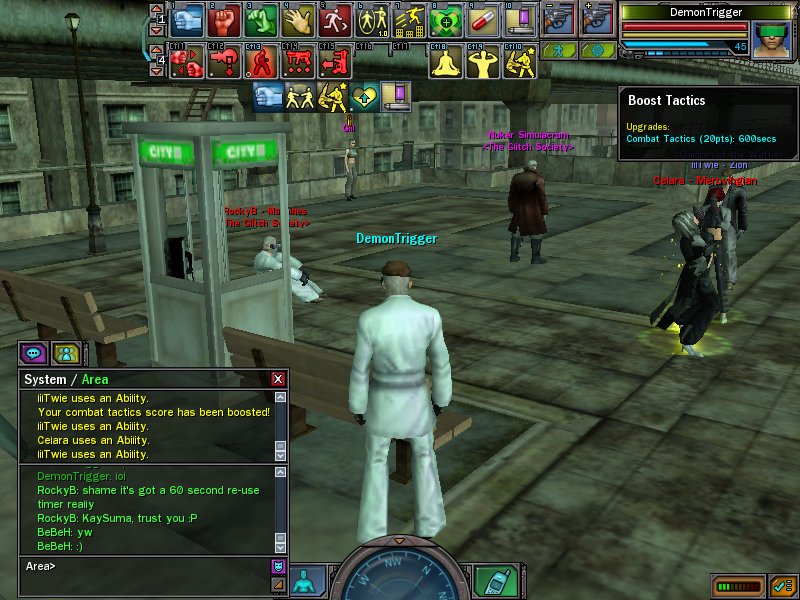This screenshot has height=600, width=800.
Task: Click the green medical cross ability
Action: point(446,19)
